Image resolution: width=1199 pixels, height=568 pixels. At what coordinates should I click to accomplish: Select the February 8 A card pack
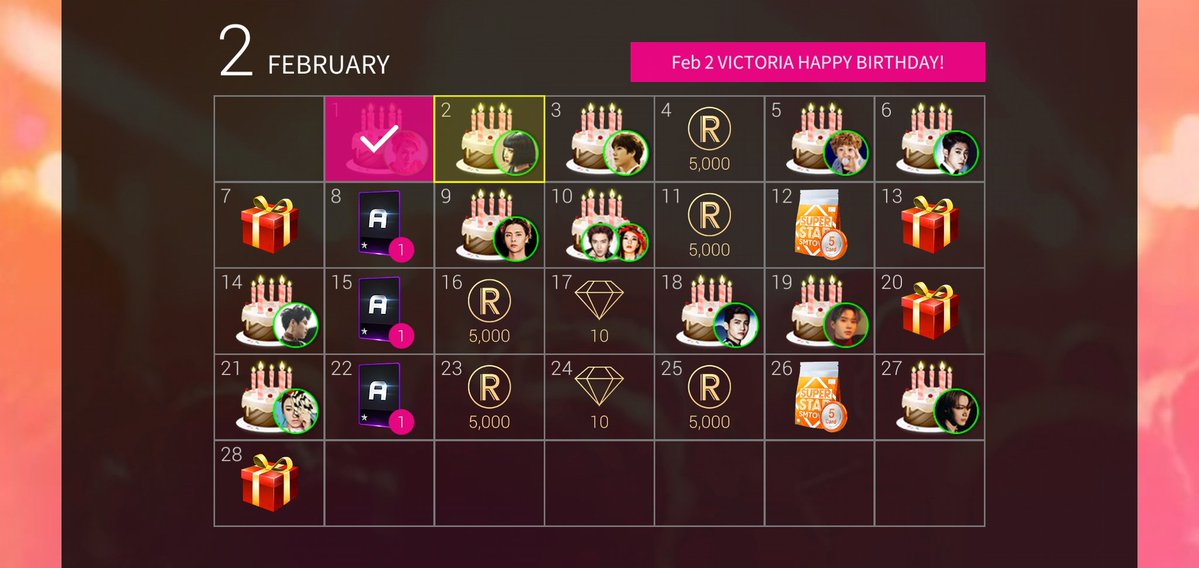coord(379,226)
